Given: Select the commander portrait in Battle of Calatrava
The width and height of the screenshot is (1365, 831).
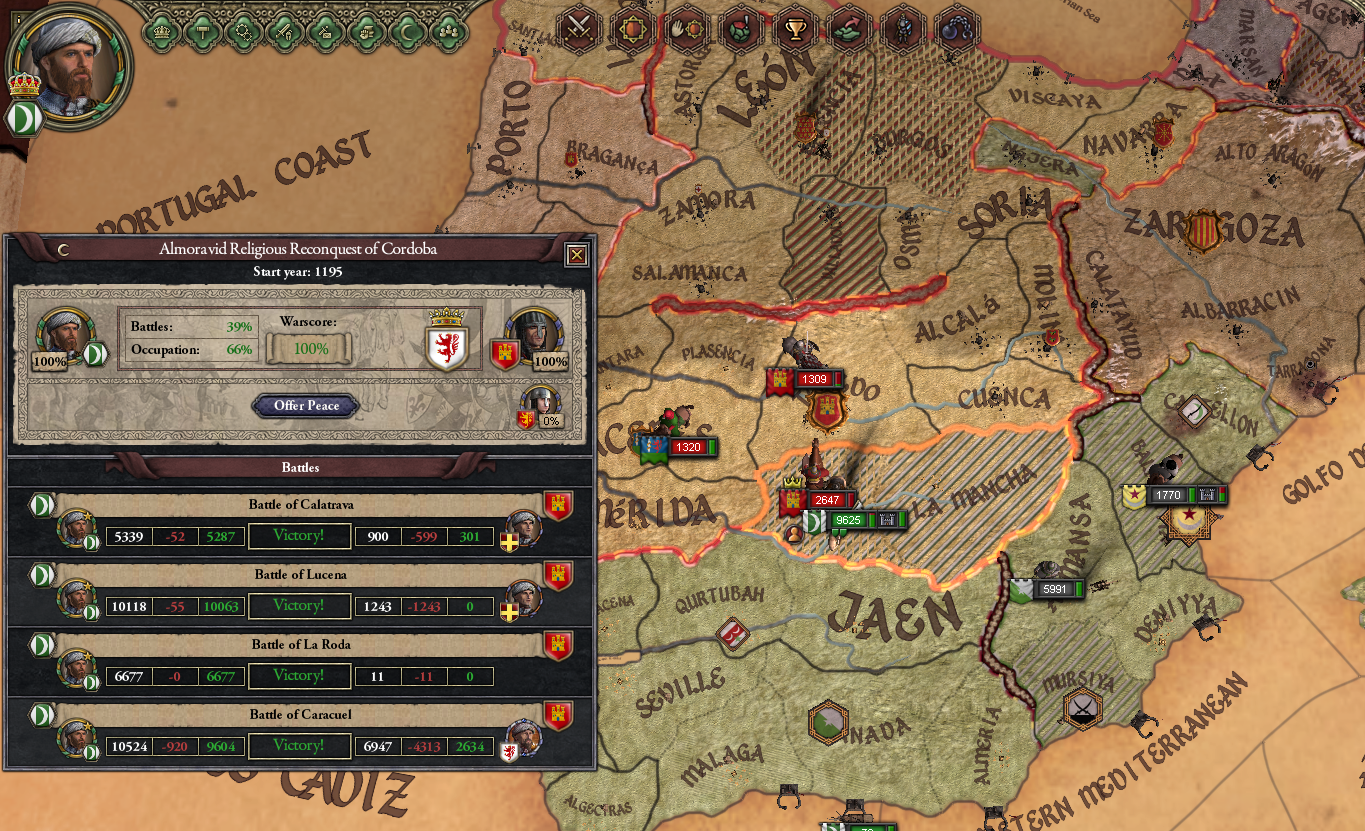Looking at the screenshot, I should click(x=78, y=530).
